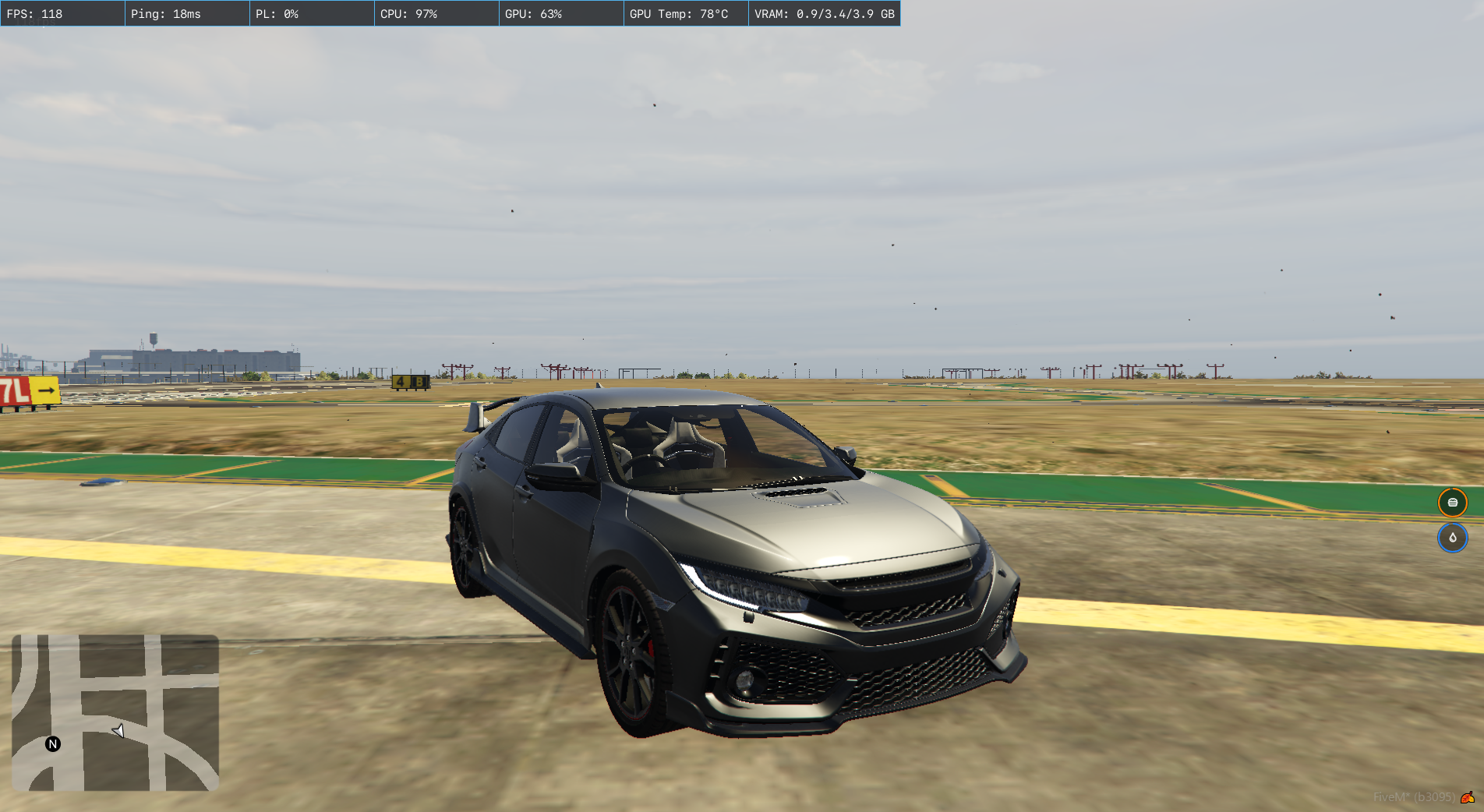
Task: Click the orange burger hunger icon
Action: click(1452, 503)
